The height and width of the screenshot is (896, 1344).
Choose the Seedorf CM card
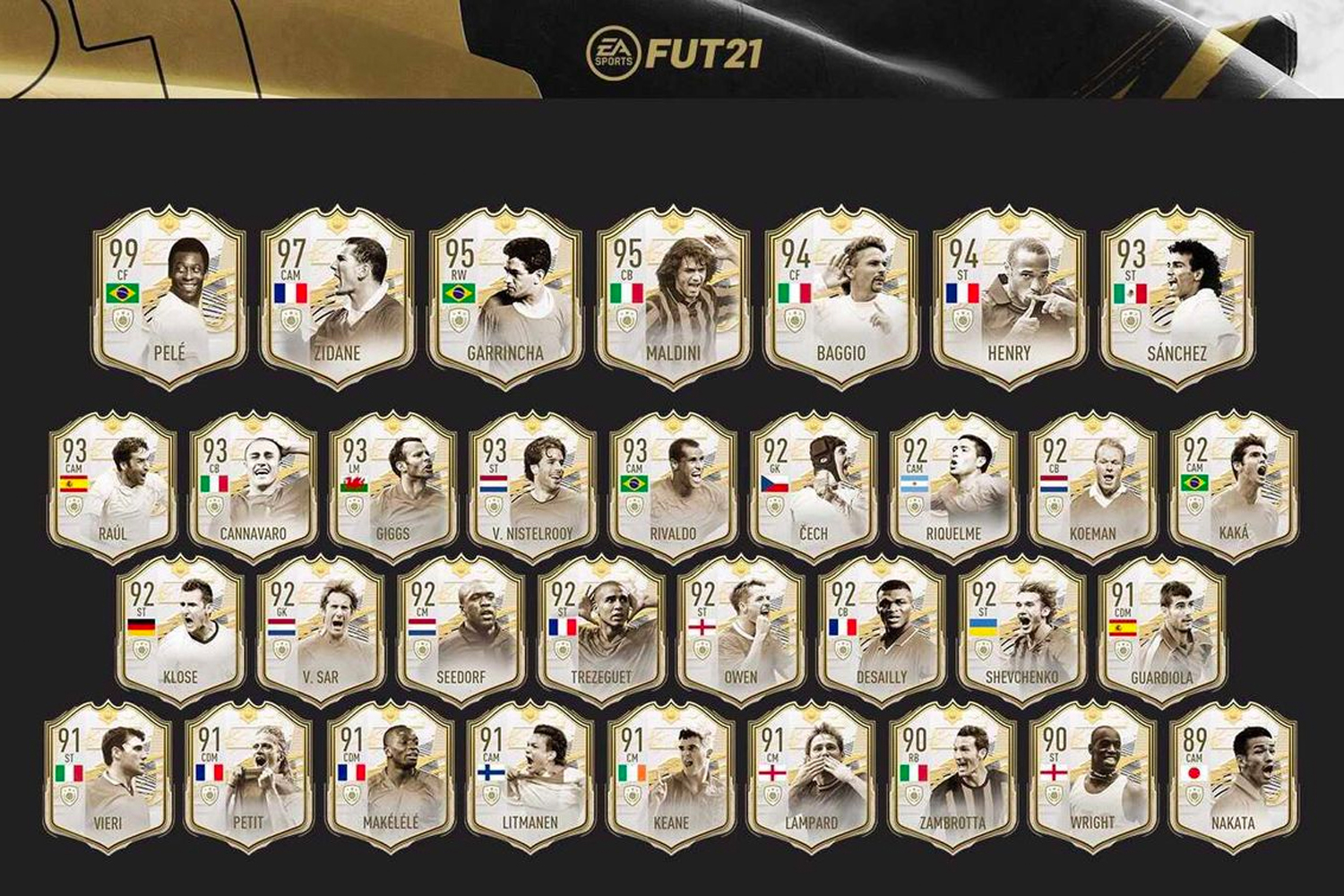click(461, 632)
